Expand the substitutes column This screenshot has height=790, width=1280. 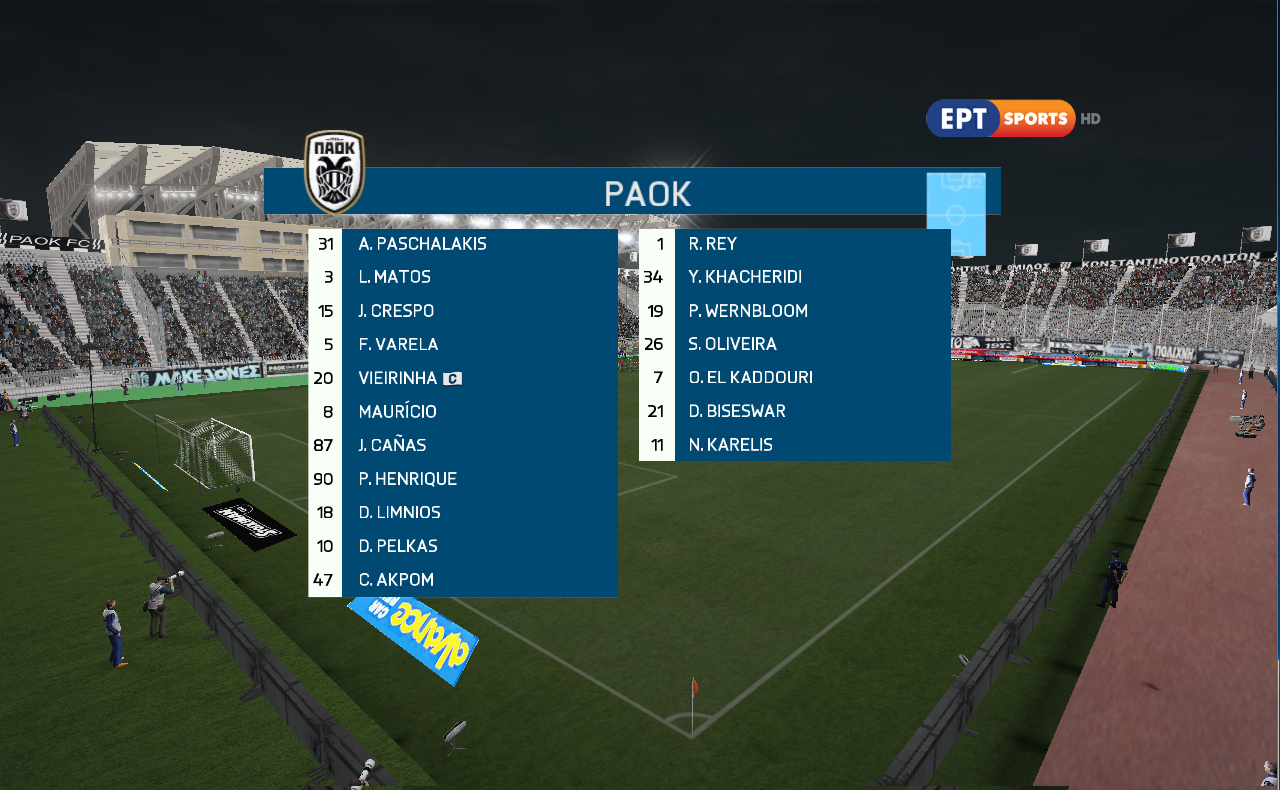[793, 344]
